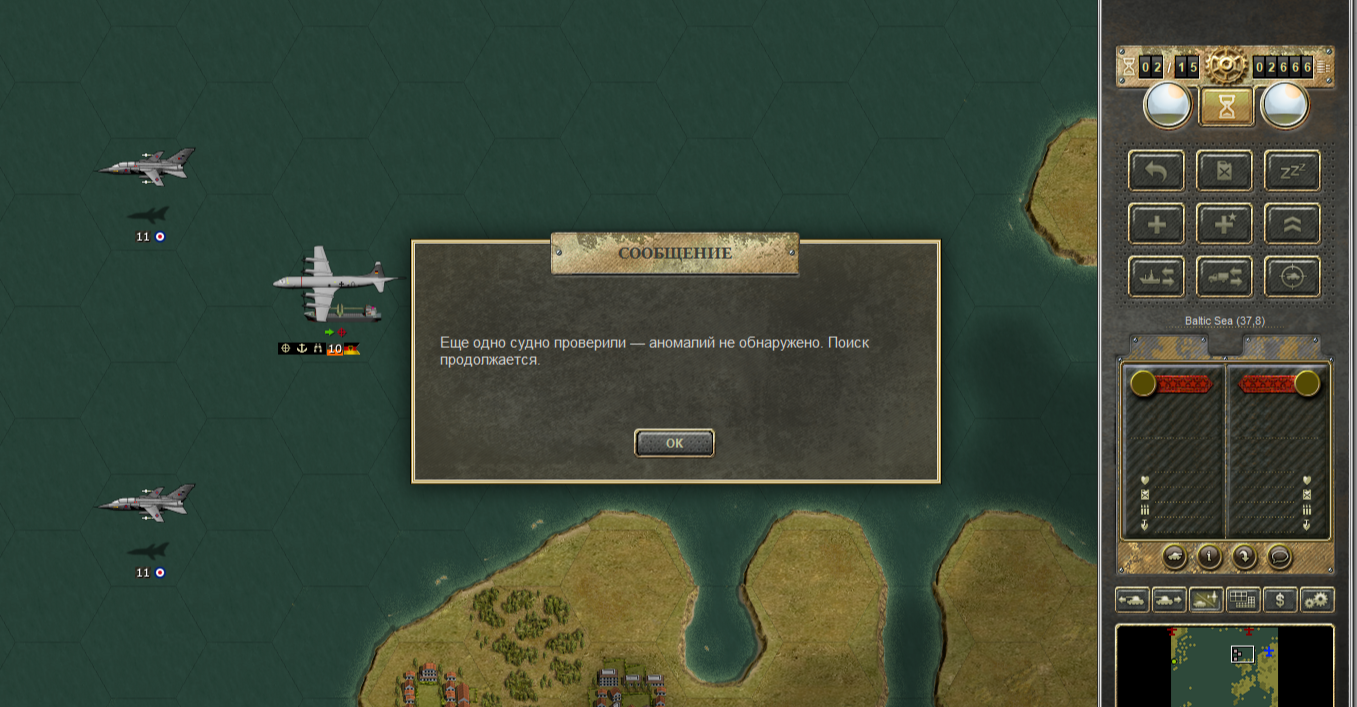Click the truck mount/dismount button
The width and height of the screenshot is (1357, 707).
(x=1224, y=277)
